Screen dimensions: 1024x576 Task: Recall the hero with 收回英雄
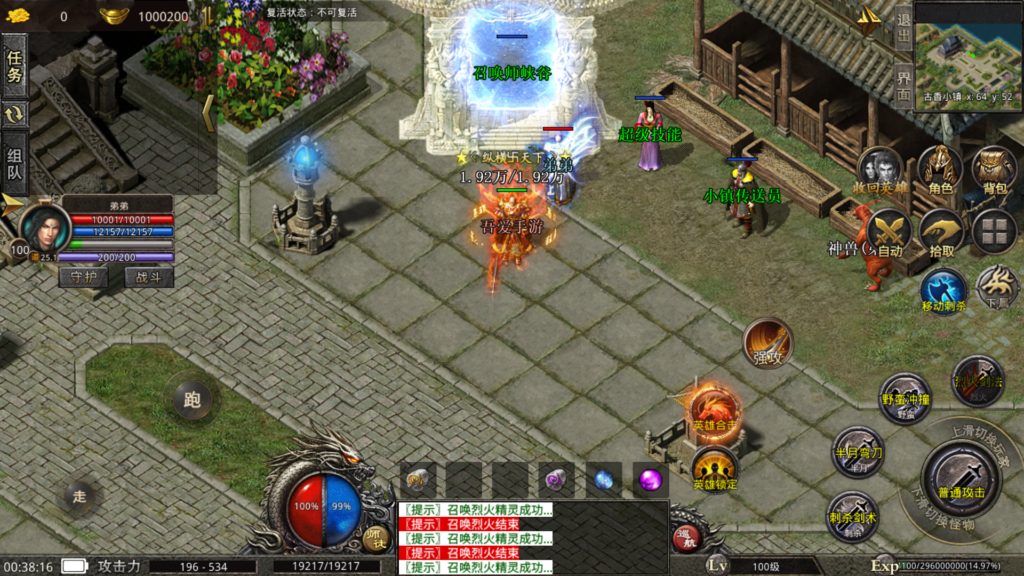pos(883,170)
